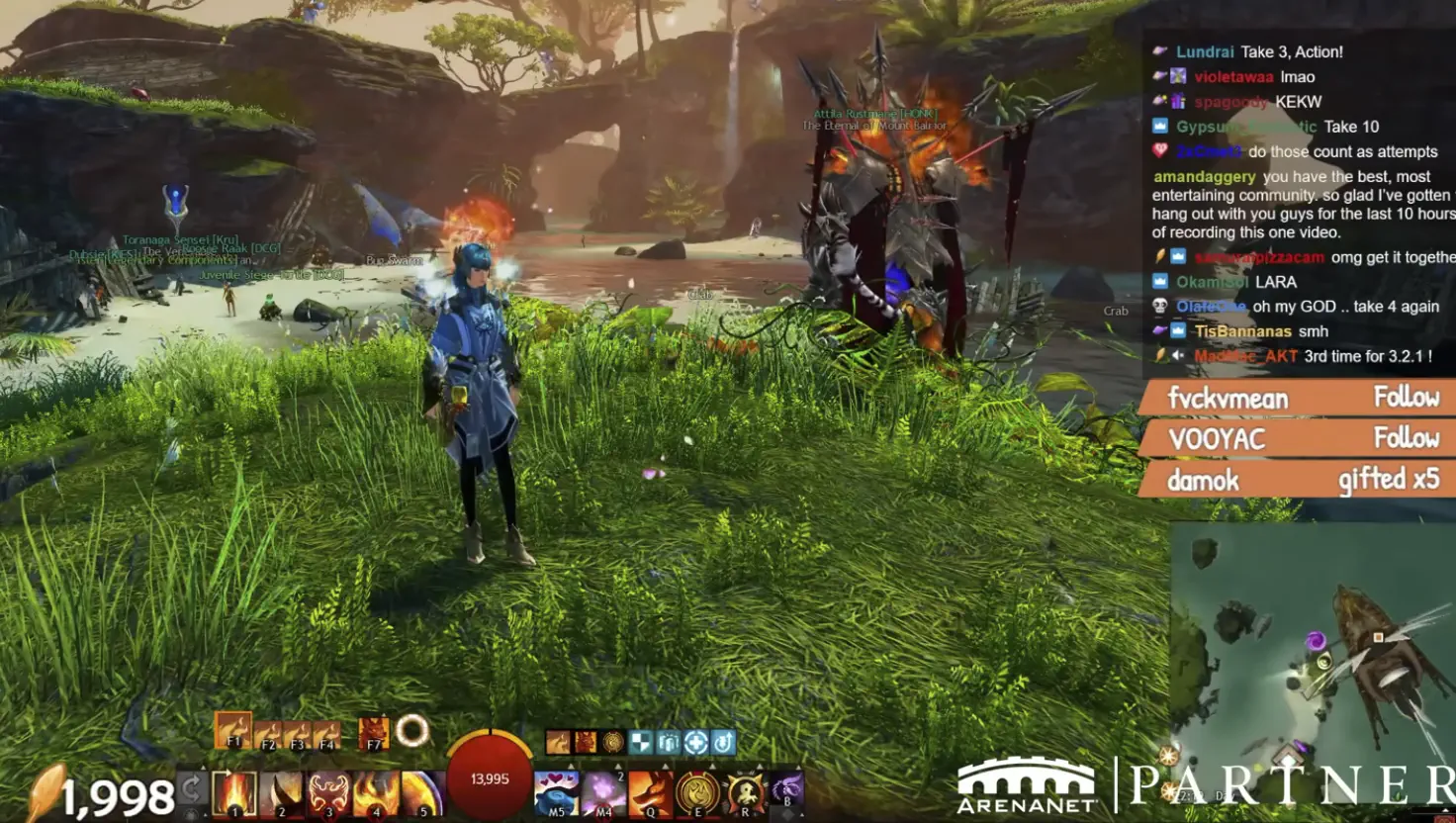Click the M5 heal mantra with hearts icon

556,794
